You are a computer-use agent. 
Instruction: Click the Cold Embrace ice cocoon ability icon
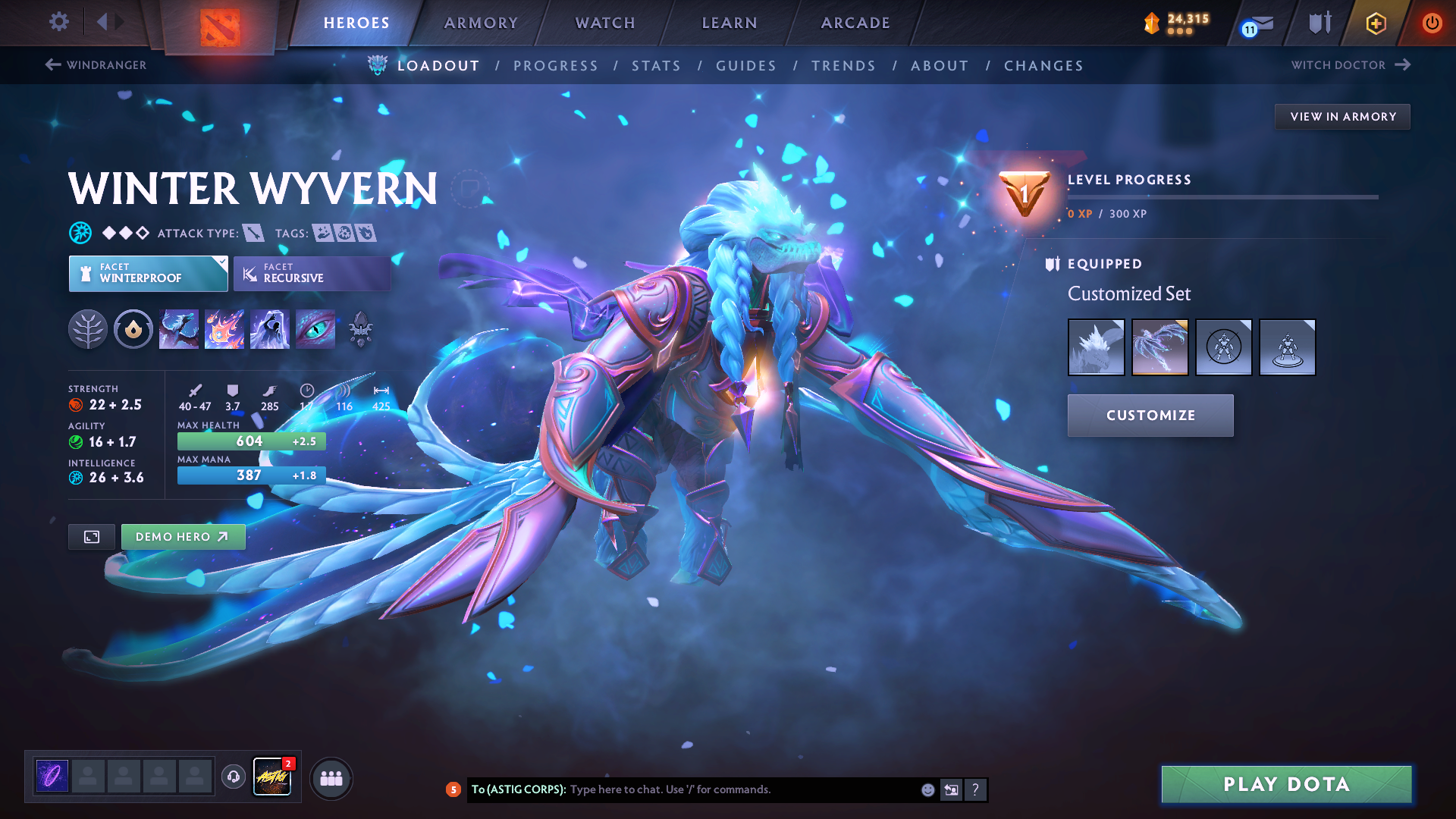270,329
